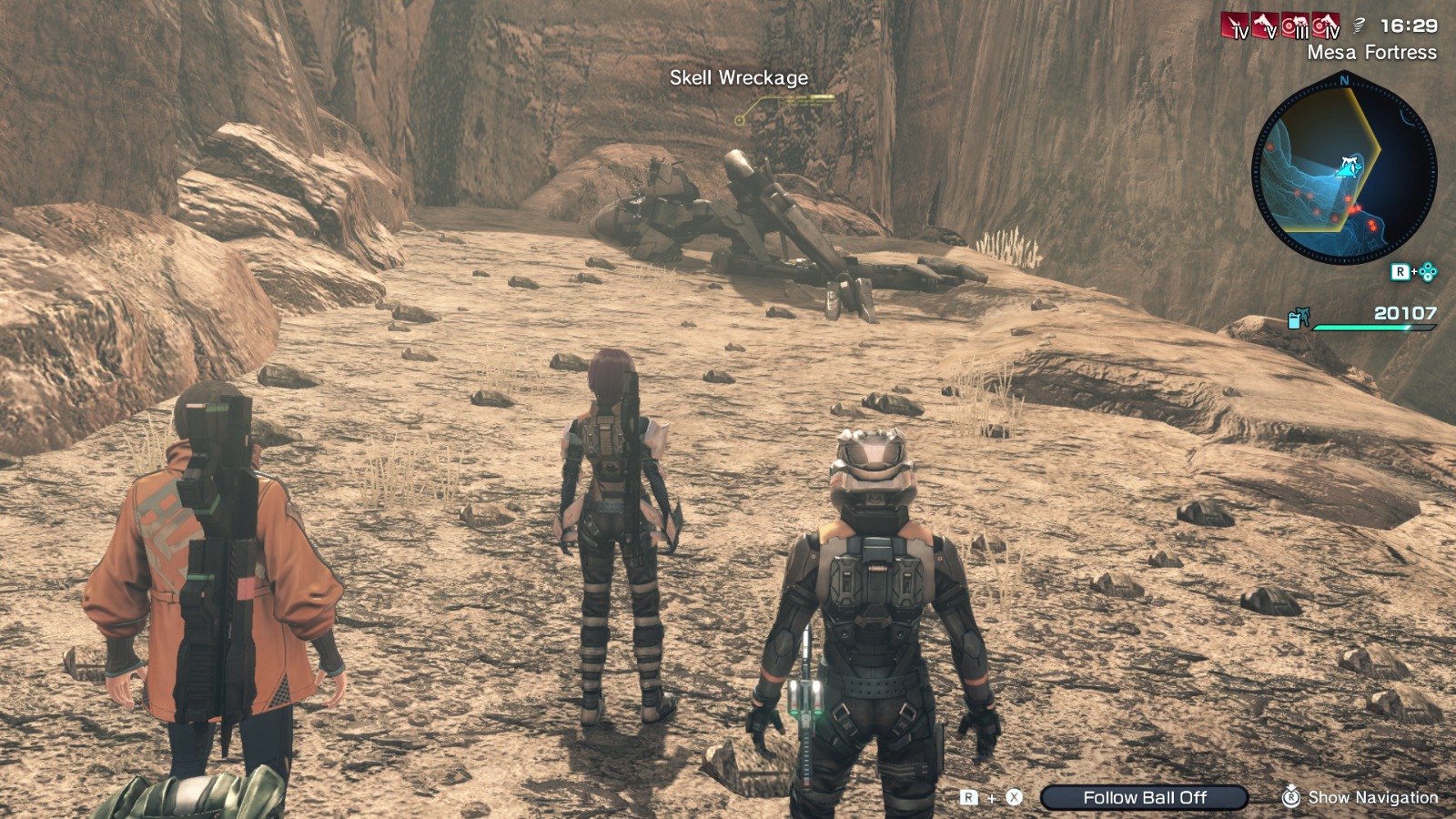Image resolution: width=1456 pixels, height=819 pixels.
Task: Click the miner resource icon beside the gauge
Action: (1299, 318)
